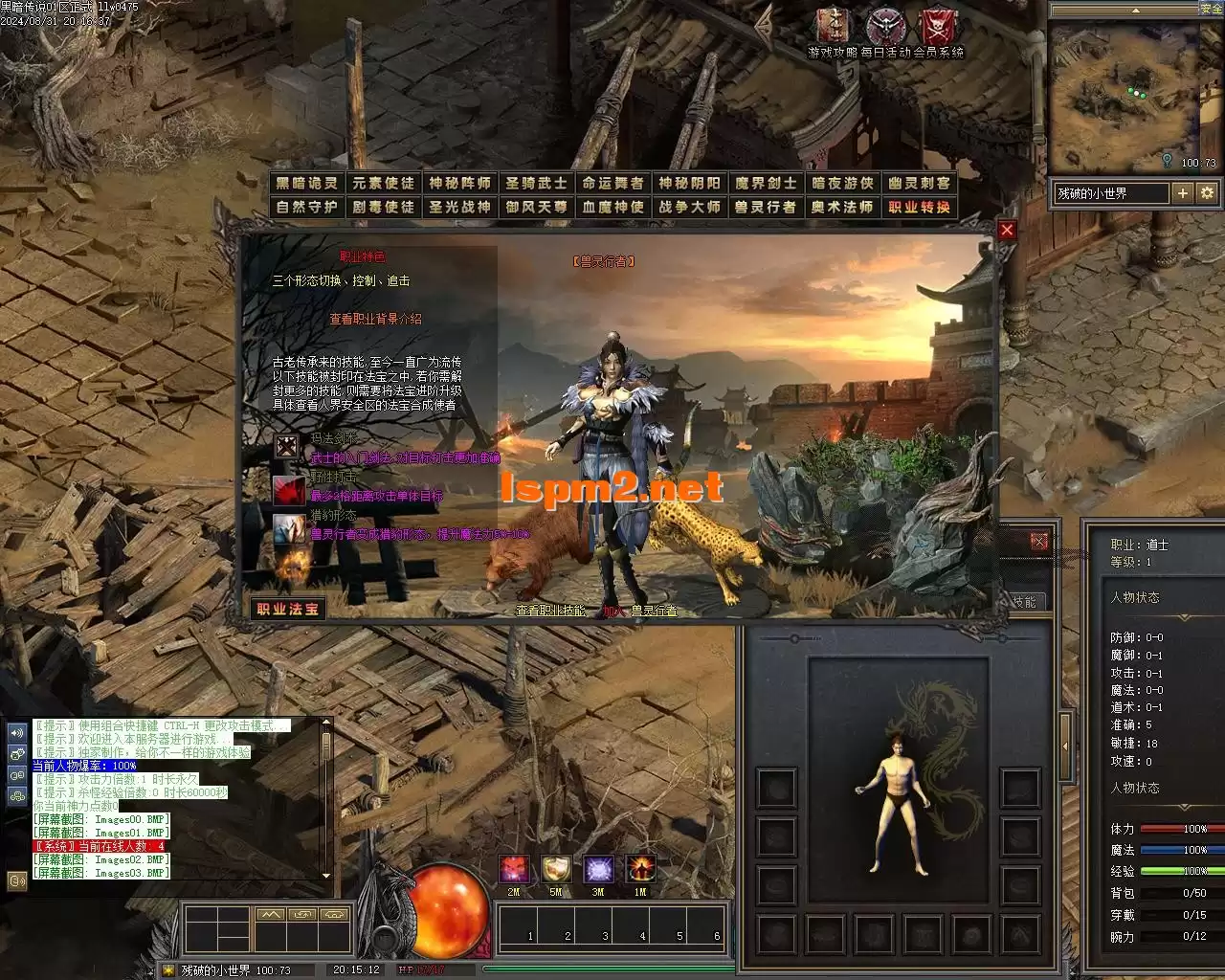This screenshot has height=980, width=1225.
Task: Open the 兽灵行者 class page
Action: pos(766,207)
